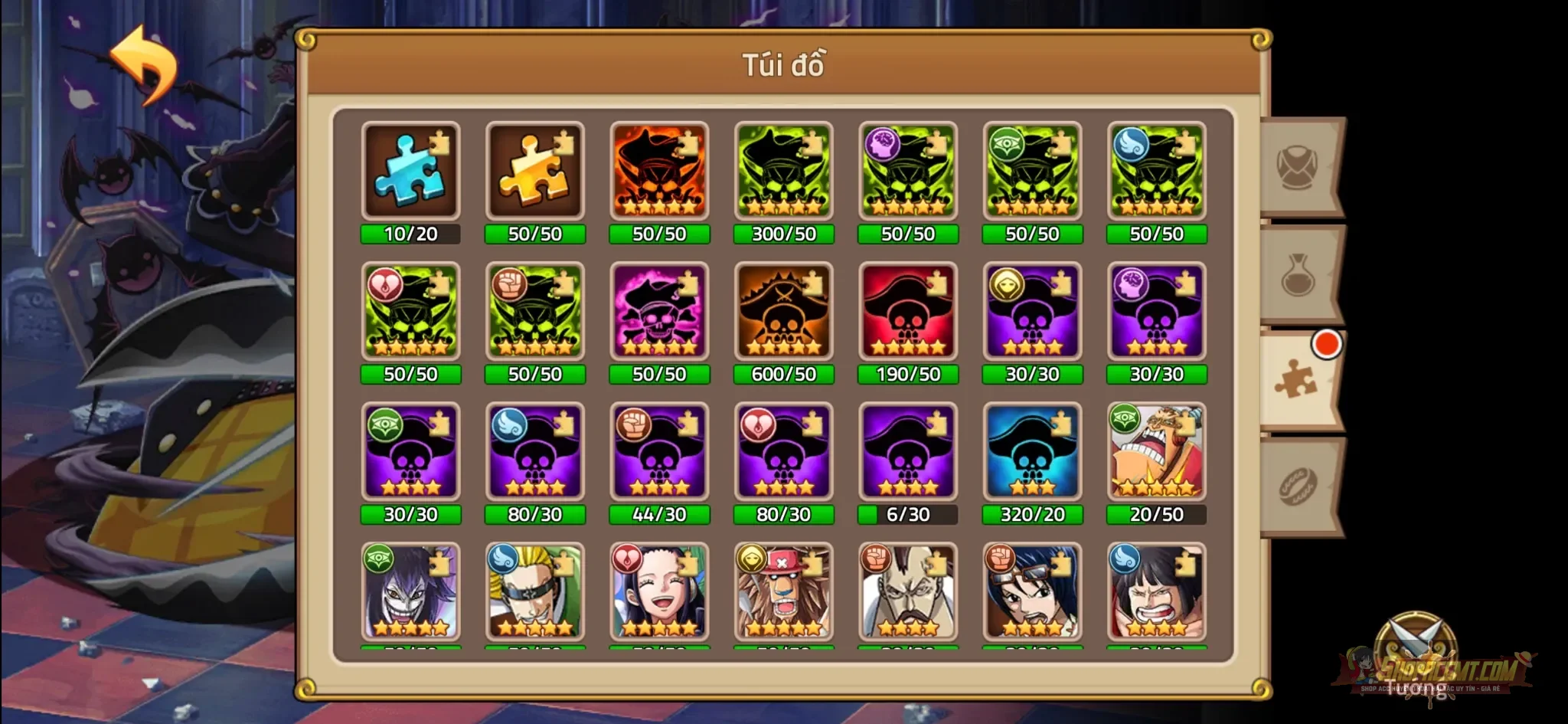Select the gold puzzle piece fragment
Viewport: 1568px width, 724px height.
coord(535,171)
